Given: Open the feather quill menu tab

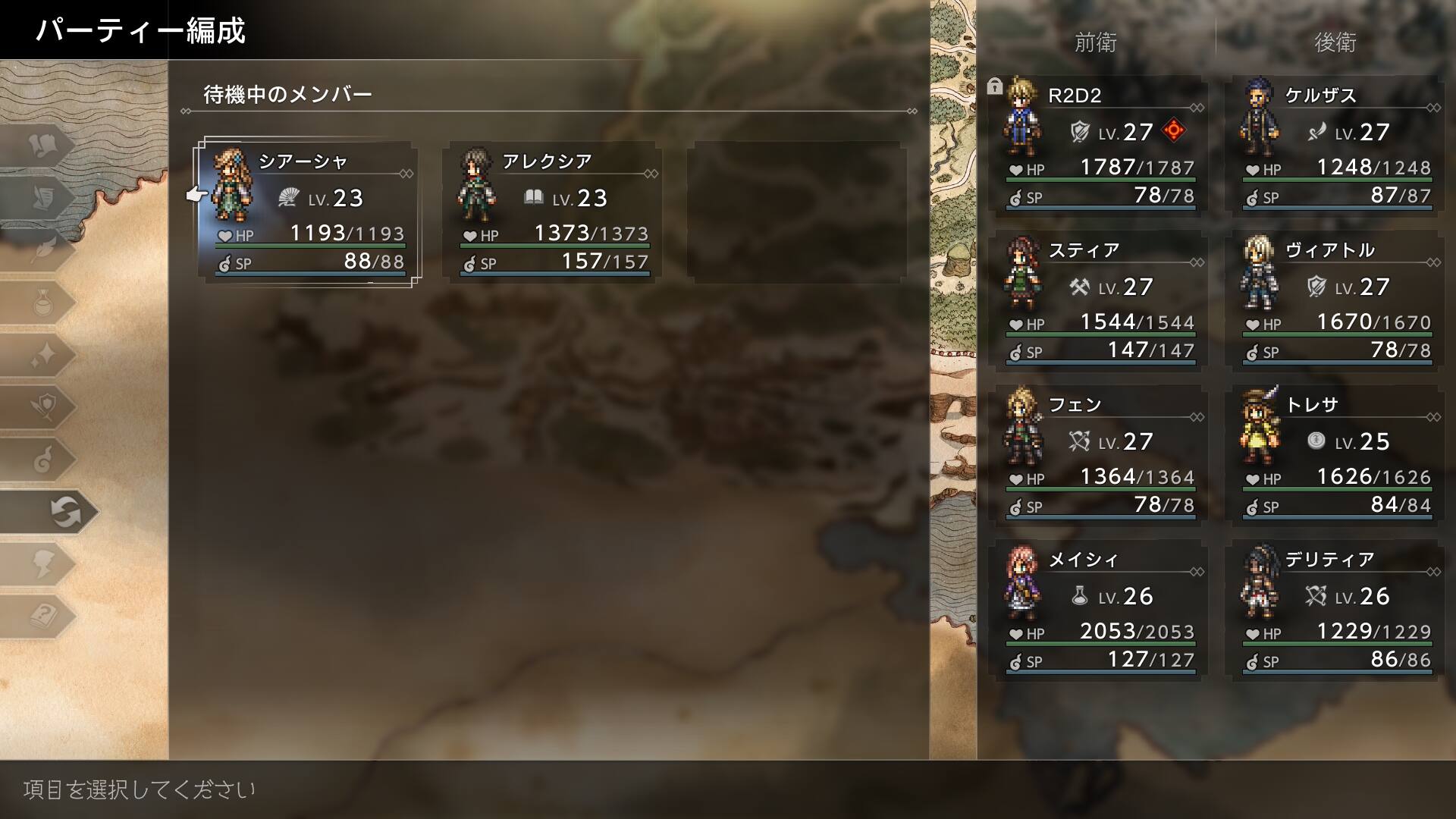Looking at the screenshot, I should 42,250.
